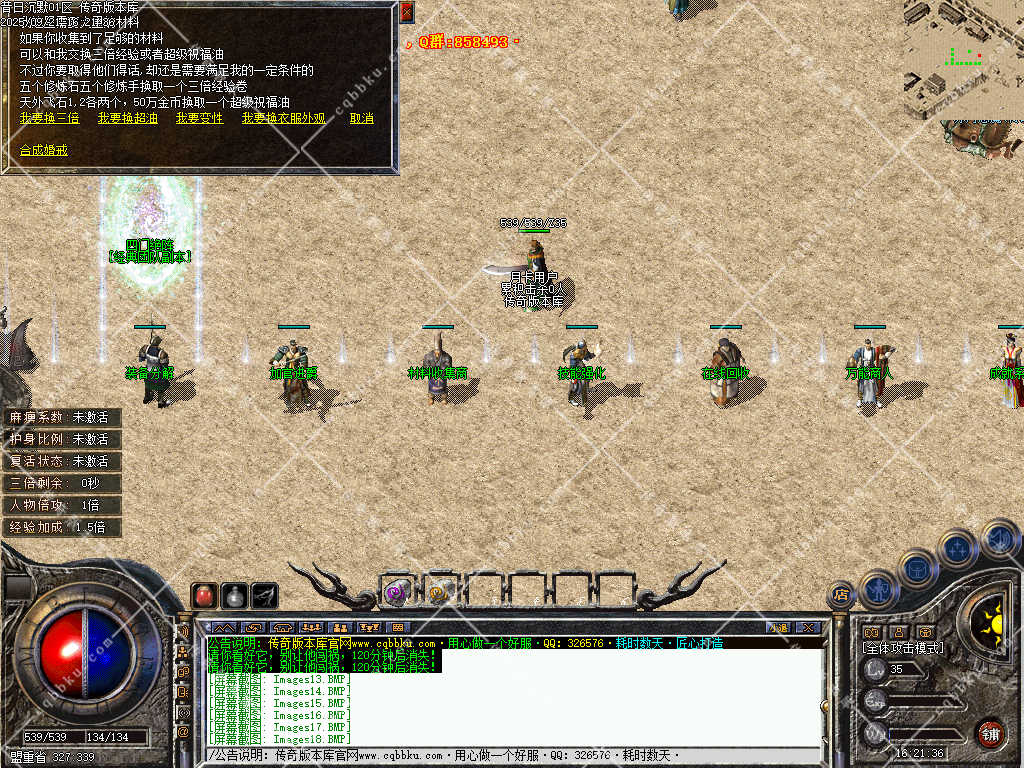1024x768 pixels.
Task: Toggle the 全体攻击模式 attack mode label
Action: click(902, 648)
